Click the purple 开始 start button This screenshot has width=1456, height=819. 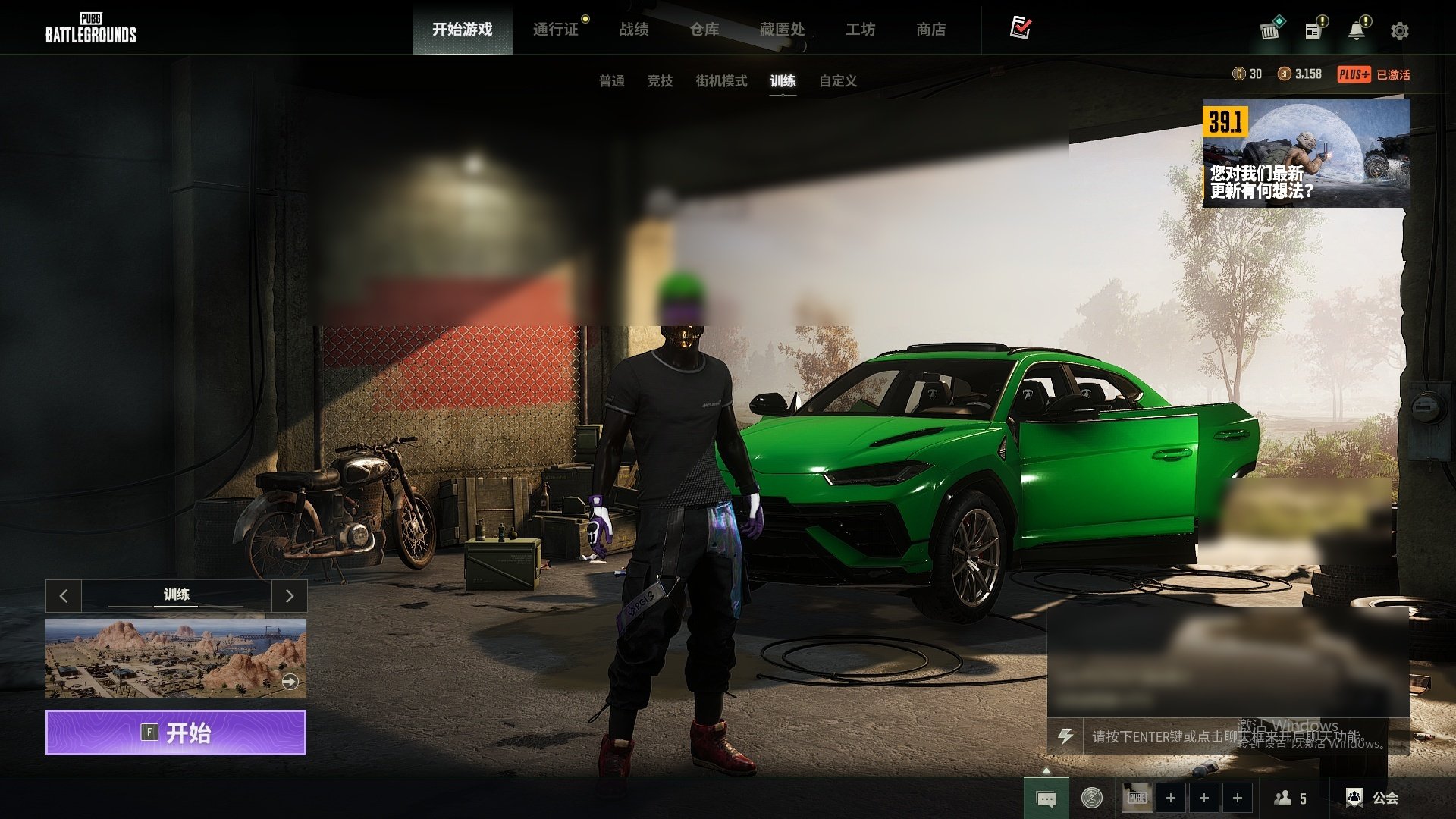(176, 733)
